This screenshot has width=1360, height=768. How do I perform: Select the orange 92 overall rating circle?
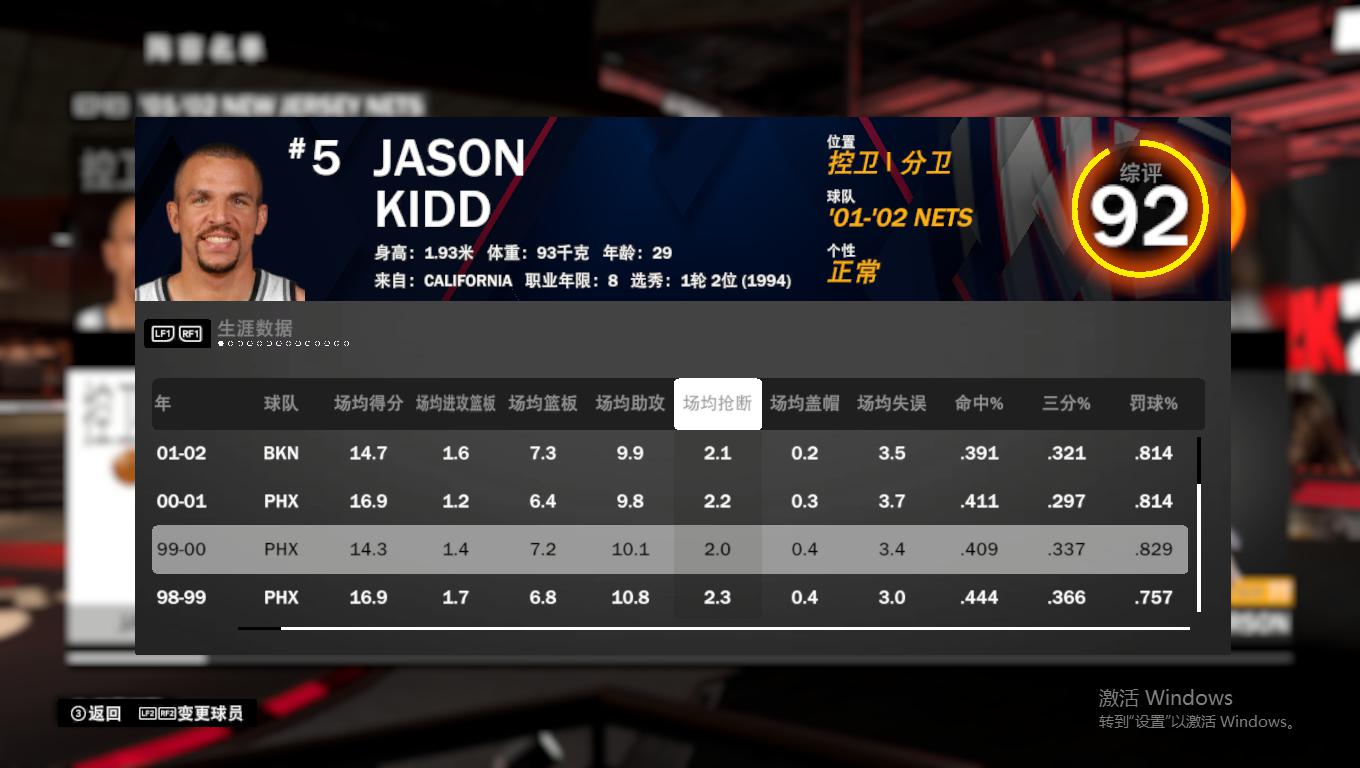point(1140,208)
